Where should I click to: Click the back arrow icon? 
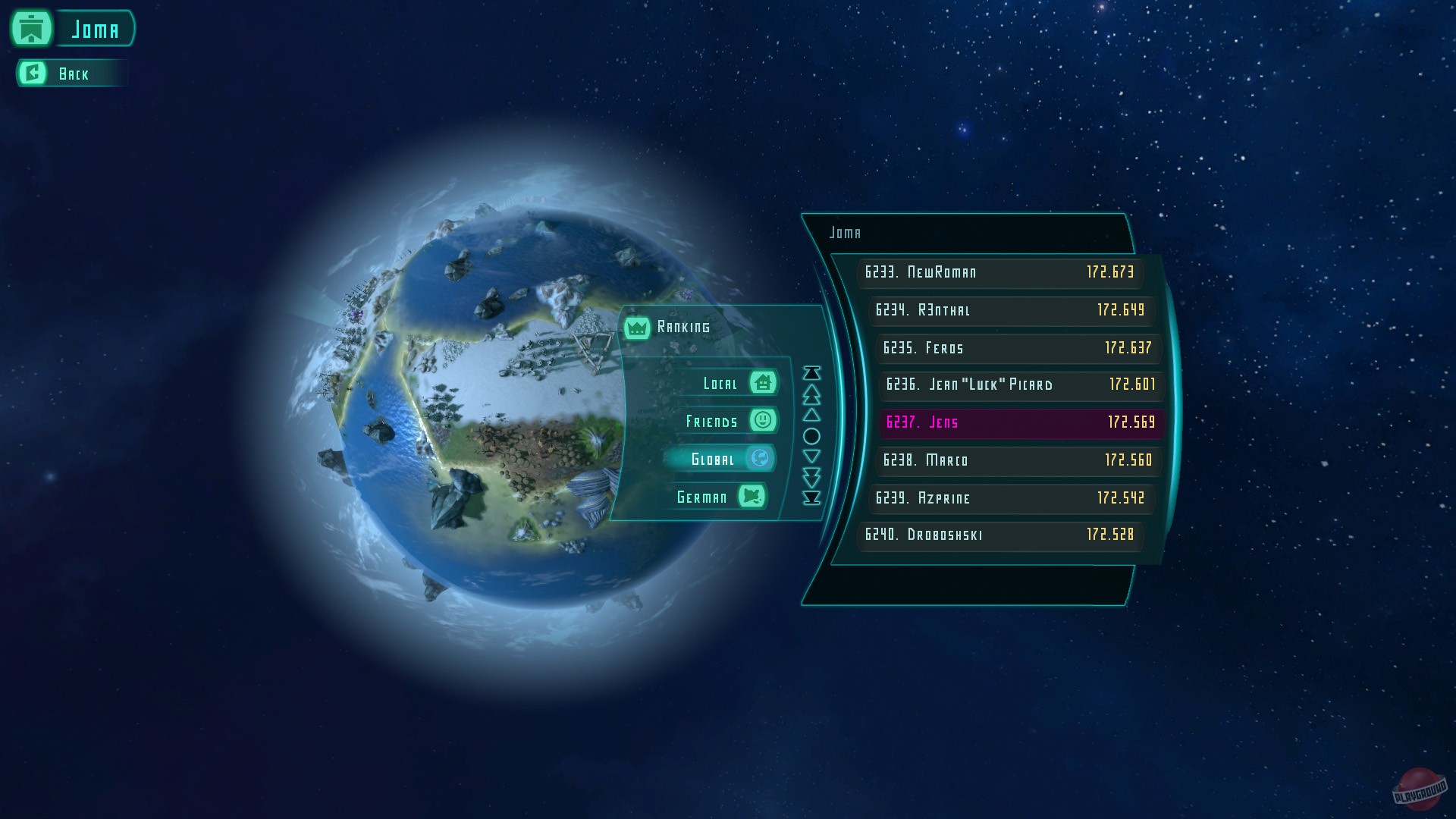tap(32, 73)
